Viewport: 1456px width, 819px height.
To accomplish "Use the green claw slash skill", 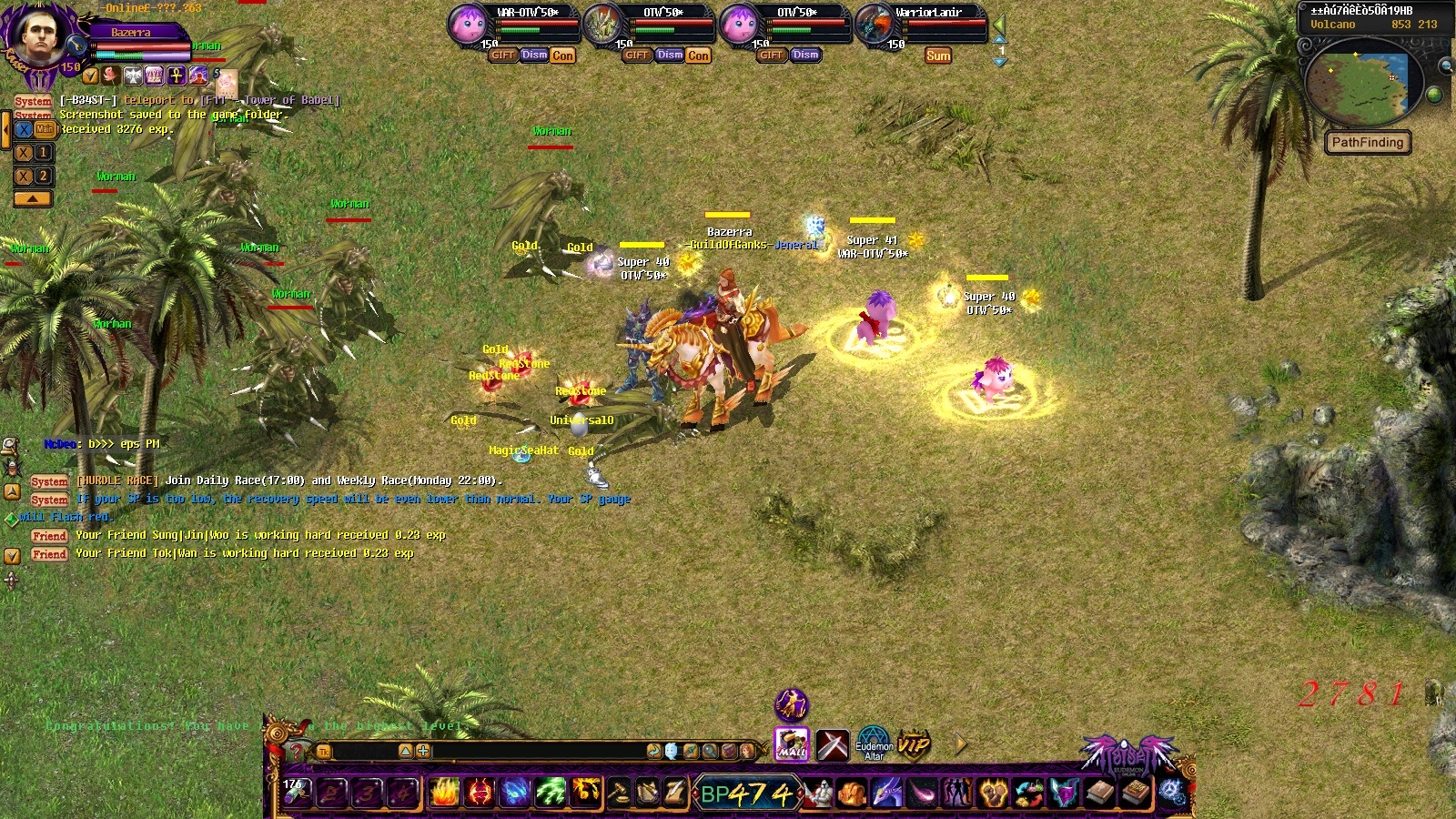I will [x=550, y=793].
